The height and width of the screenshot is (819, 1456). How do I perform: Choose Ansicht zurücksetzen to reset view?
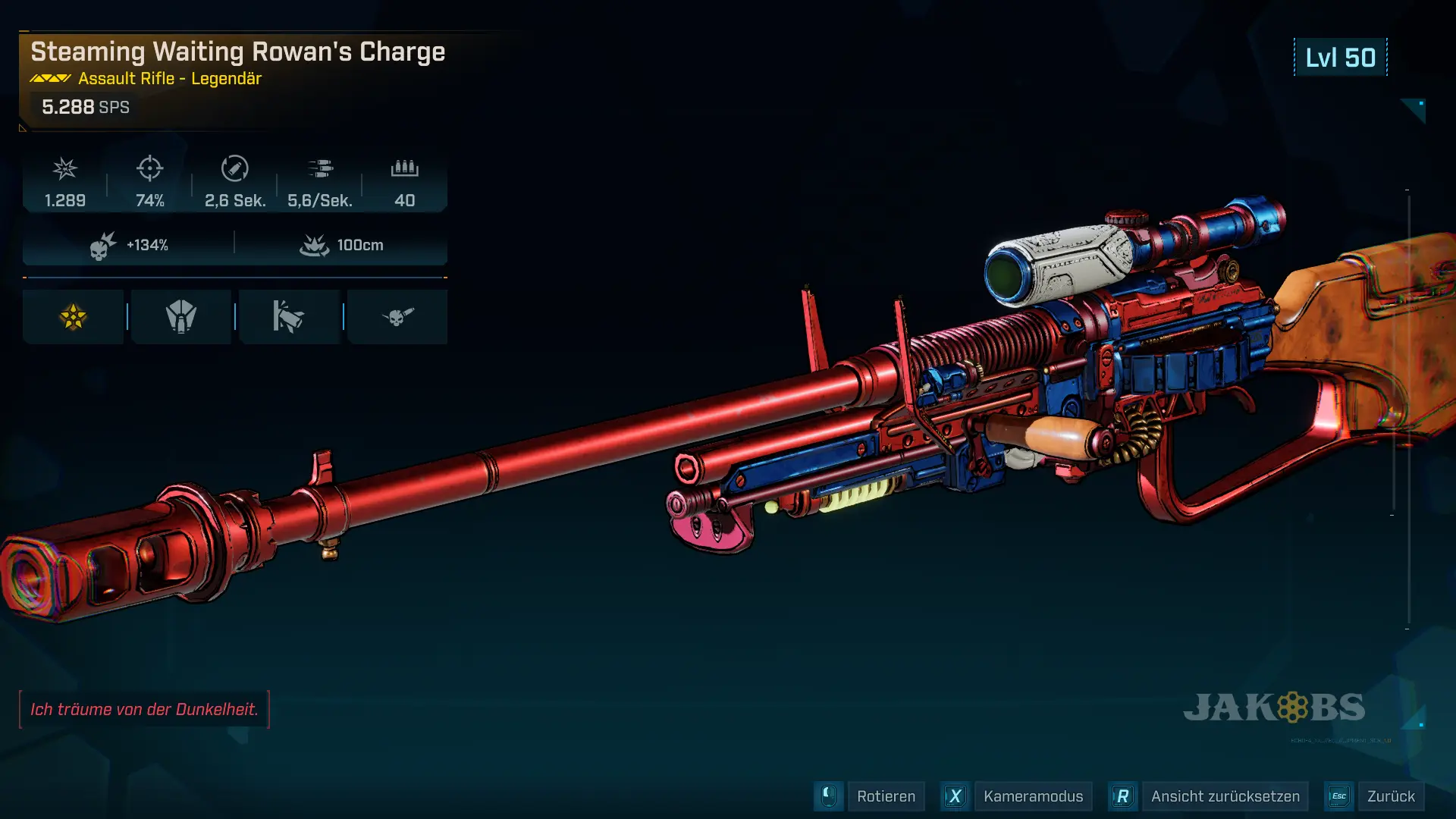click(1225, 796)
